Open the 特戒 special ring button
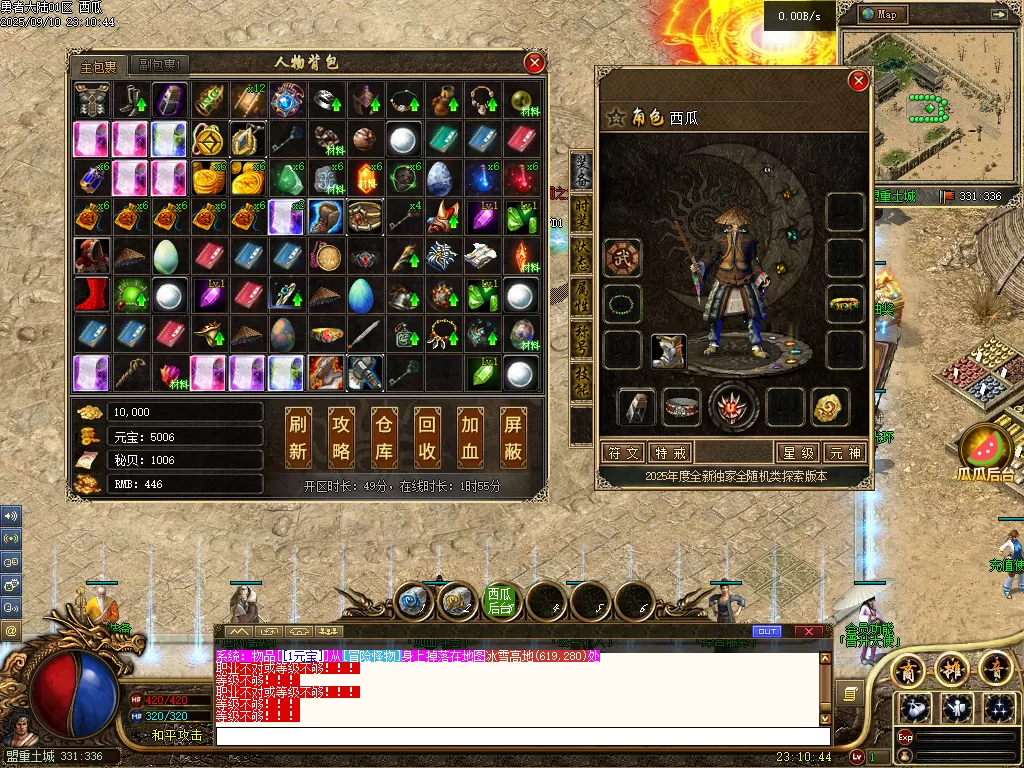The height and width of the screenshot is (768, 1024). (x=671, y=453)
